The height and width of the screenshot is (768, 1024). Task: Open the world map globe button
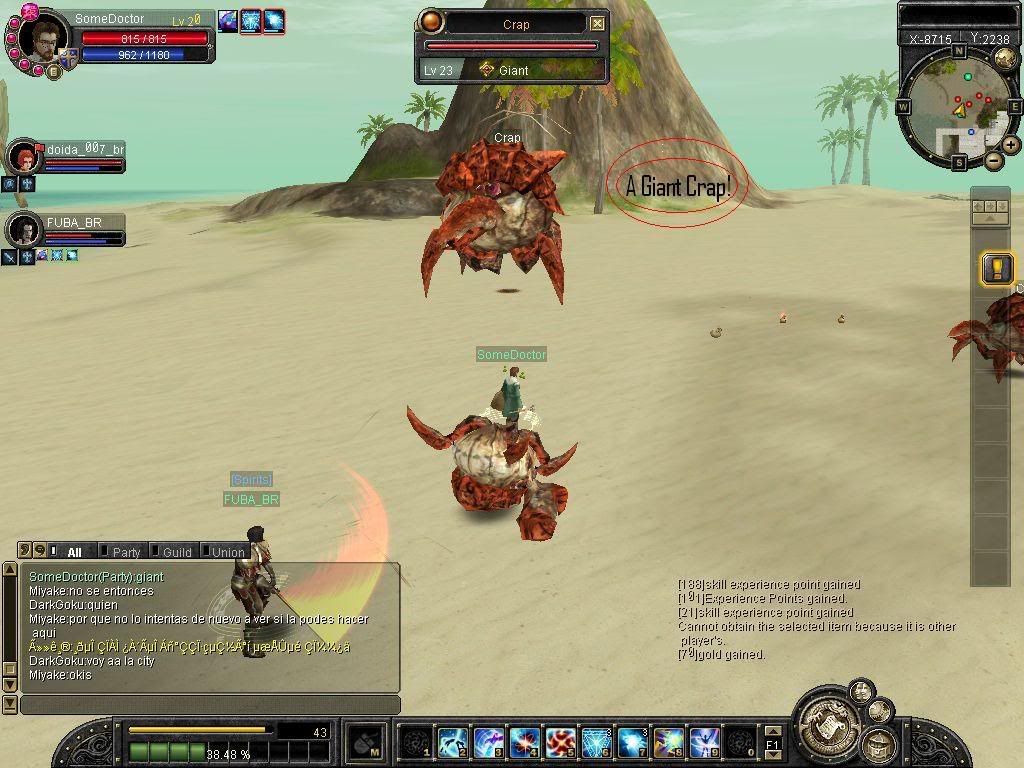pyautogui.click(x=1005, y=58)
